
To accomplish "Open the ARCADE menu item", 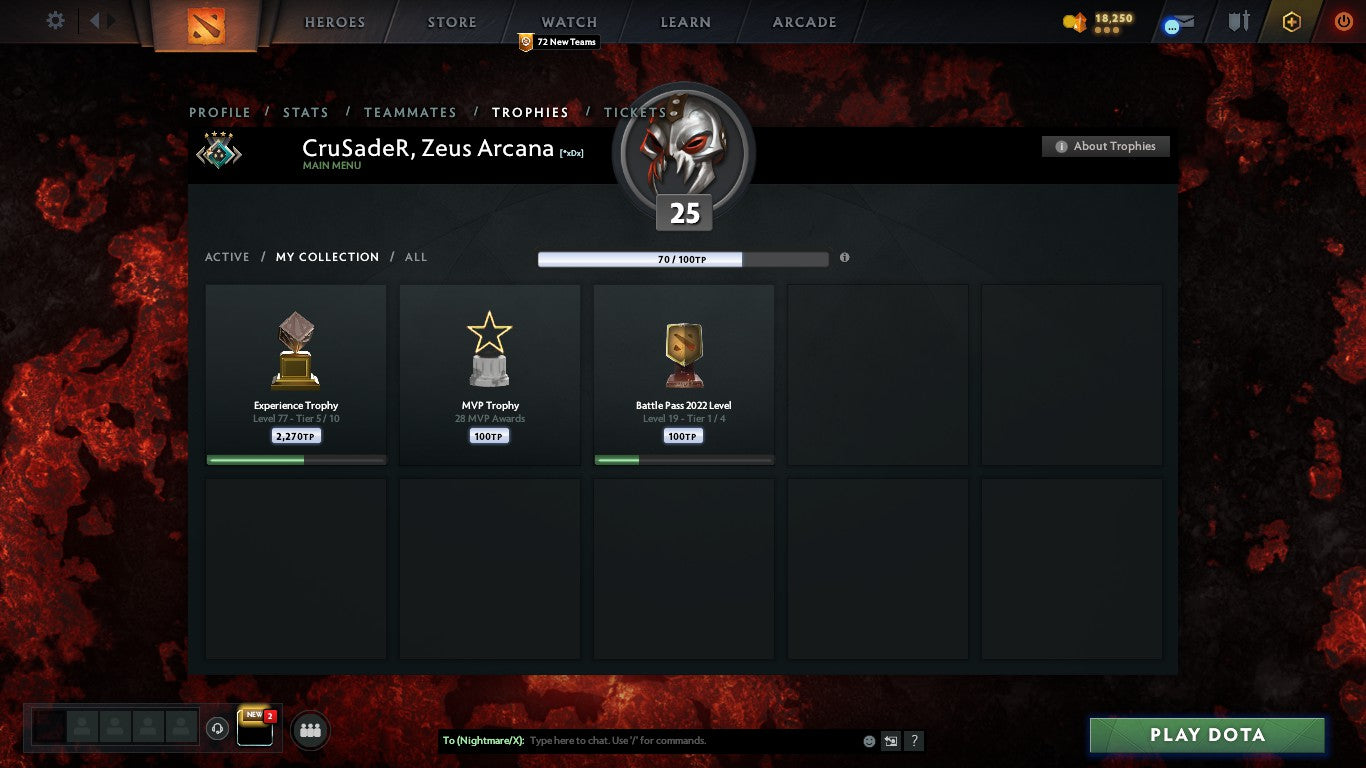I will tap(803, 21).
